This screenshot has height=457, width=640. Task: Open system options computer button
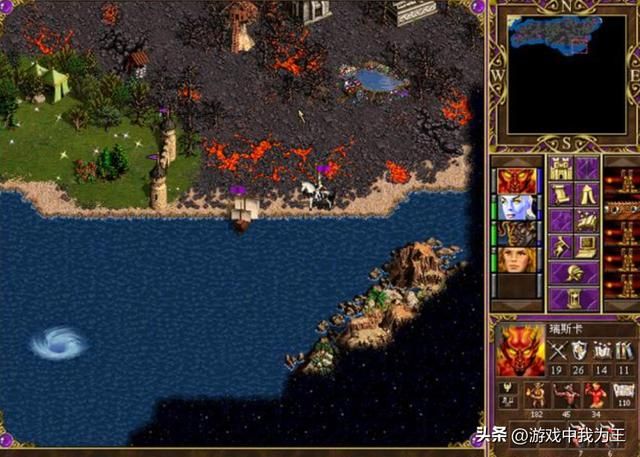[x=587, y=246]
